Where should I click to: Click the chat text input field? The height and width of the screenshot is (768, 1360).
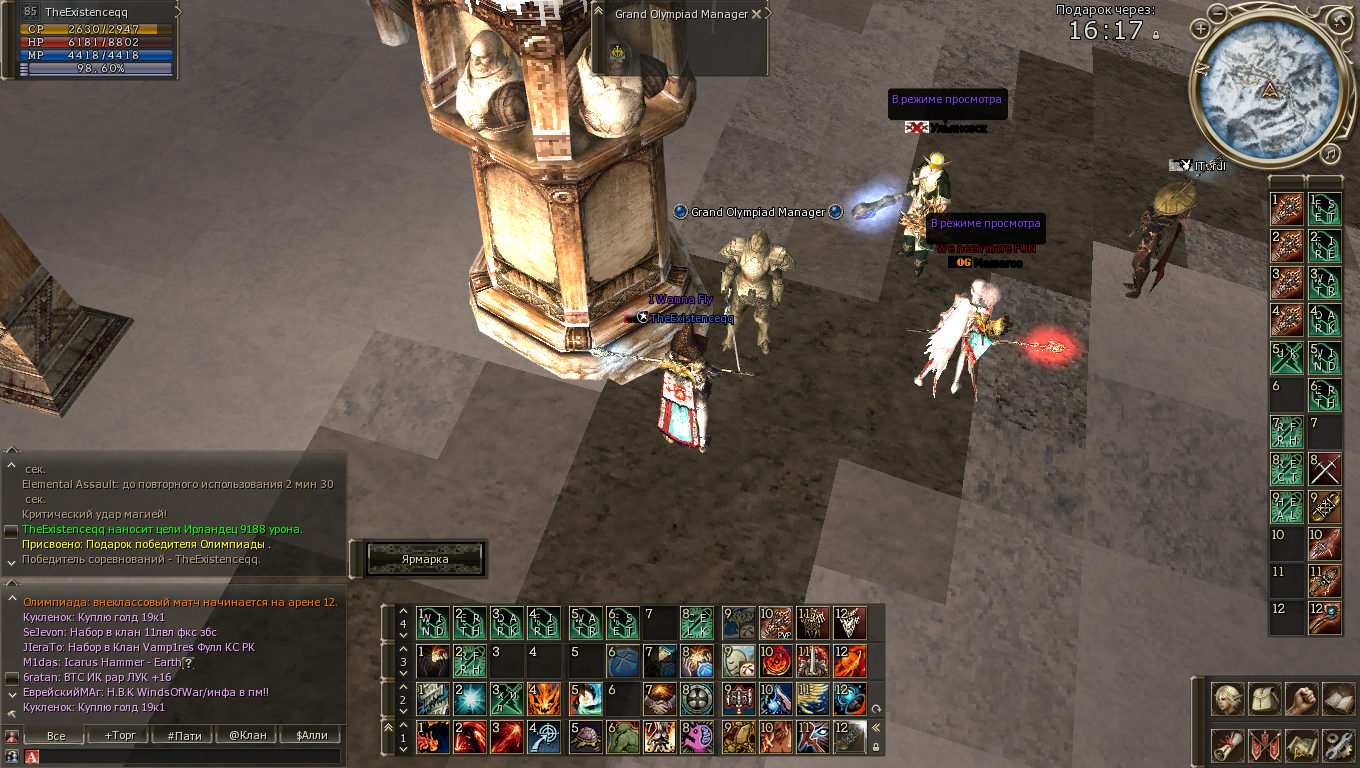pyautogui.click(x=190, y=757)
